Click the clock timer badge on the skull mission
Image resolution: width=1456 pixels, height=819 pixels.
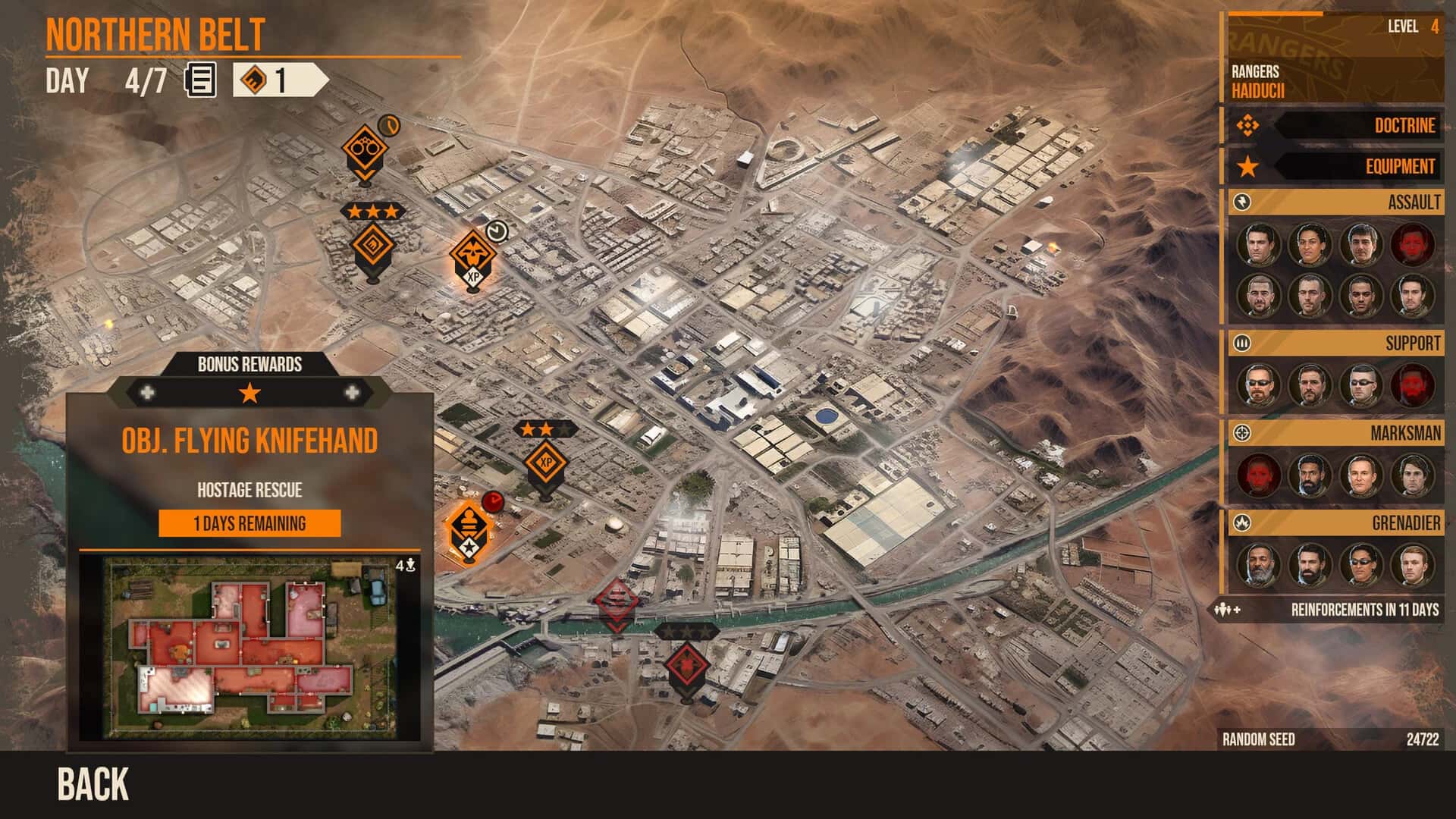point(497,231)
